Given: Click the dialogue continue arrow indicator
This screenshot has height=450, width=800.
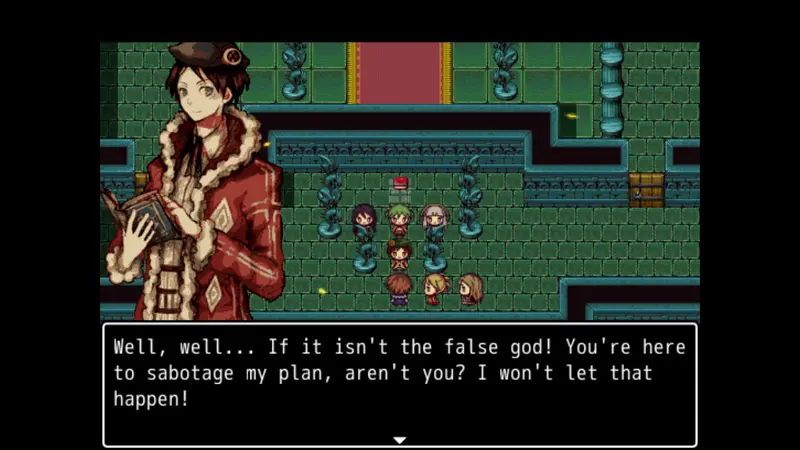Looking at the screenshot, I should click(399, 439).
